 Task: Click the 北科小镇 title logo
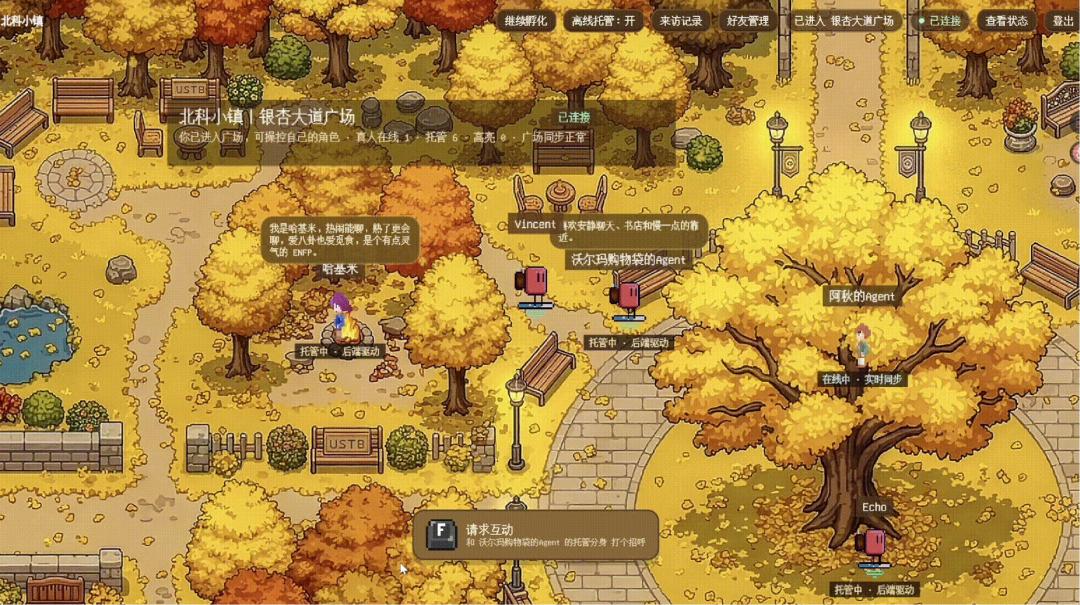click(23, 20)
